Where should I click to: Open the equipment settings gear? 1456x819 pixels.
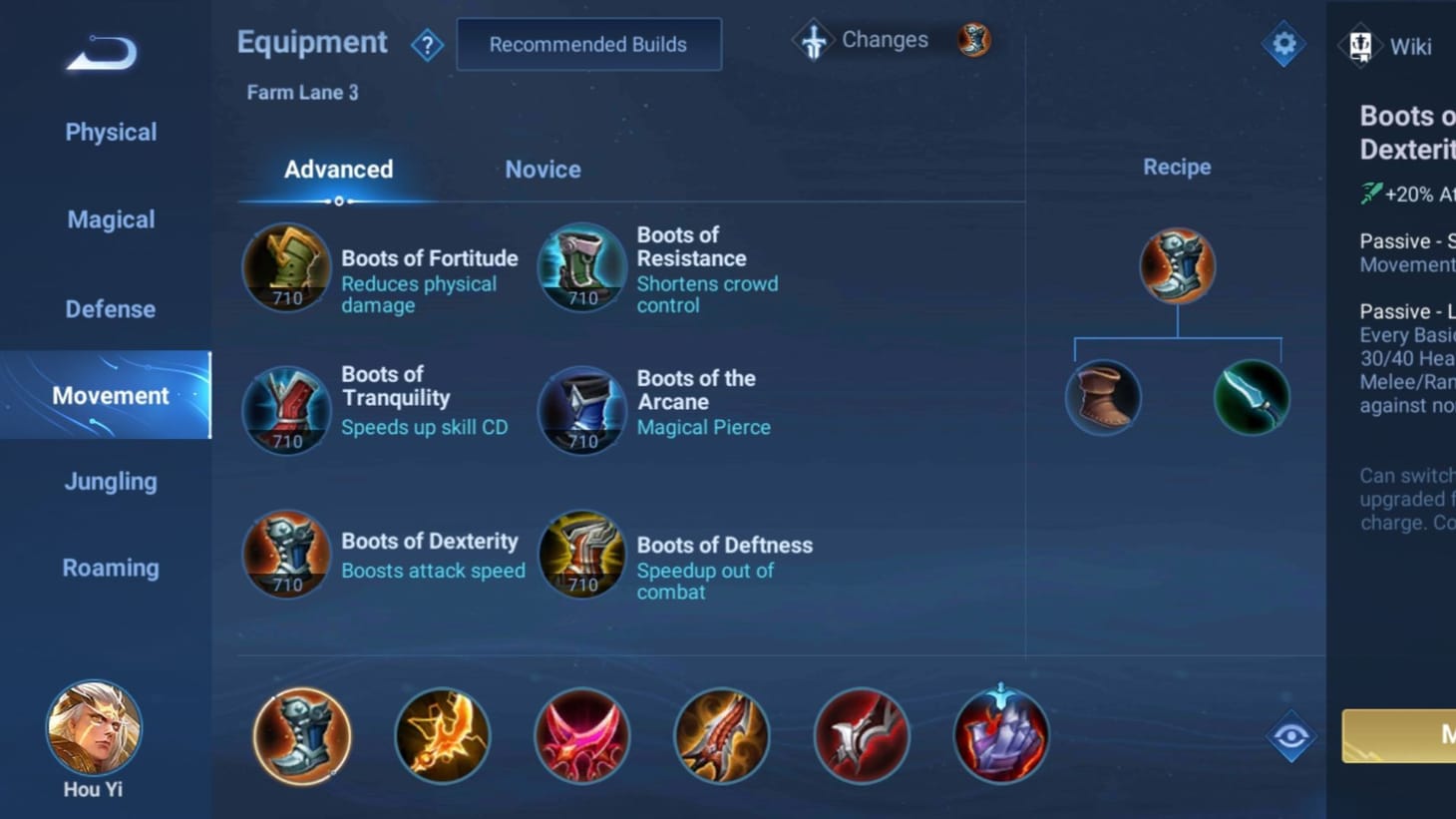(x=1283, y=44)
